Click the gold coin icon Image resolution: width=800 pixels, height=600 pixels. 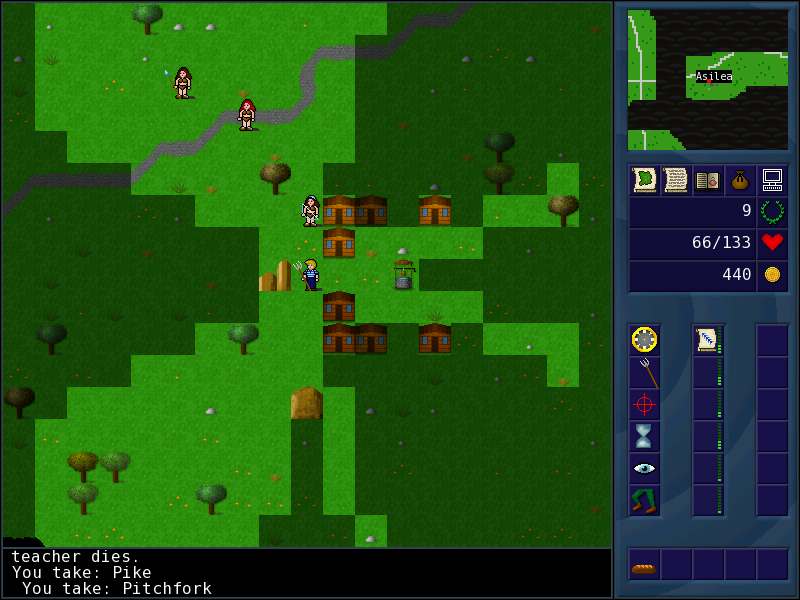[771, 275]
